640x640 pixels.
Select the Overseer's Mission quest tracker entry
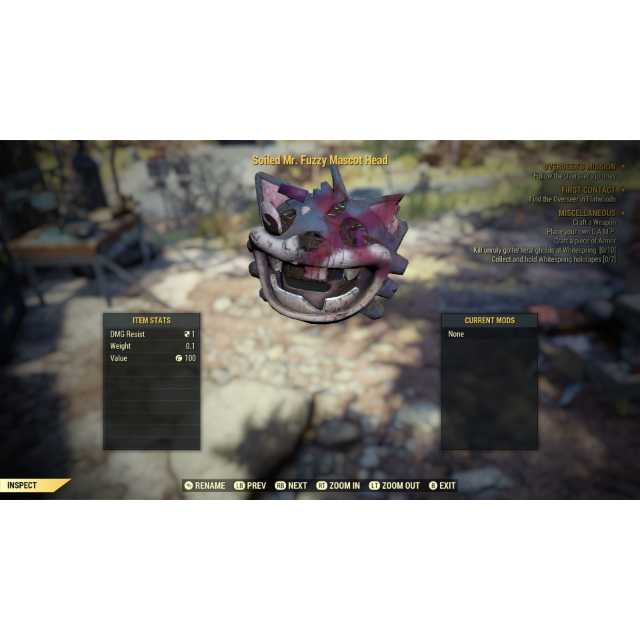[x=579, y=166]
